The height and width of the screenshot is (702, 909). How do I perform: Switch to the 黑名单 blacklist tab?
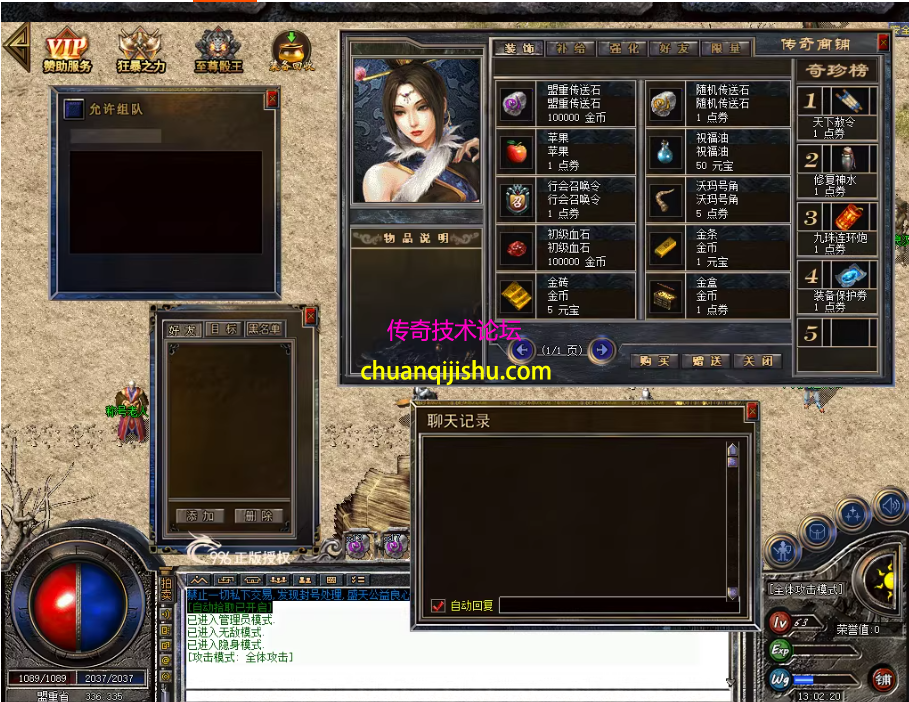[264, 329]
